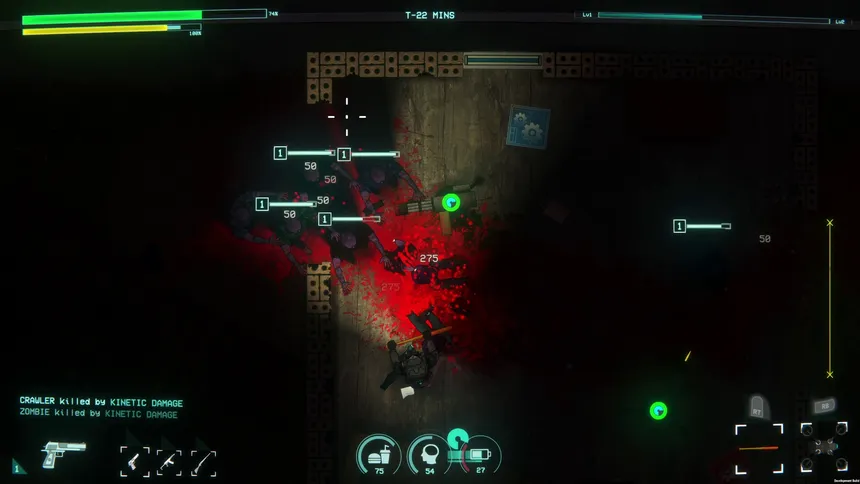
Task: Choose the assault rifle weapon slot
Action: click(169, 462)
